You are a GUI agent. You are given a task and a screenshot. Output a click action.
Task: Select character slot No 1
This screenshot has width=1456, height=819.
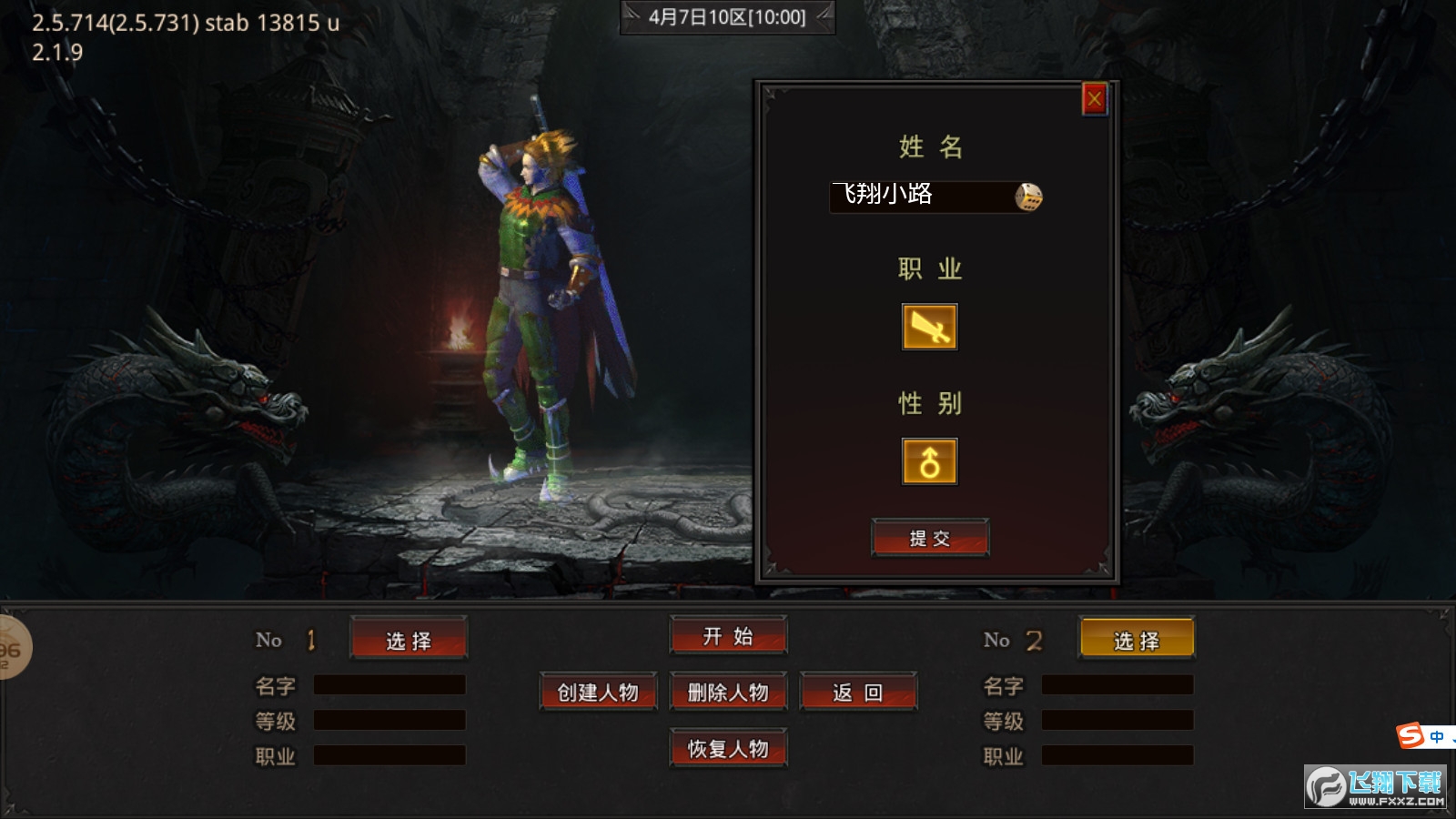(409, 640)
